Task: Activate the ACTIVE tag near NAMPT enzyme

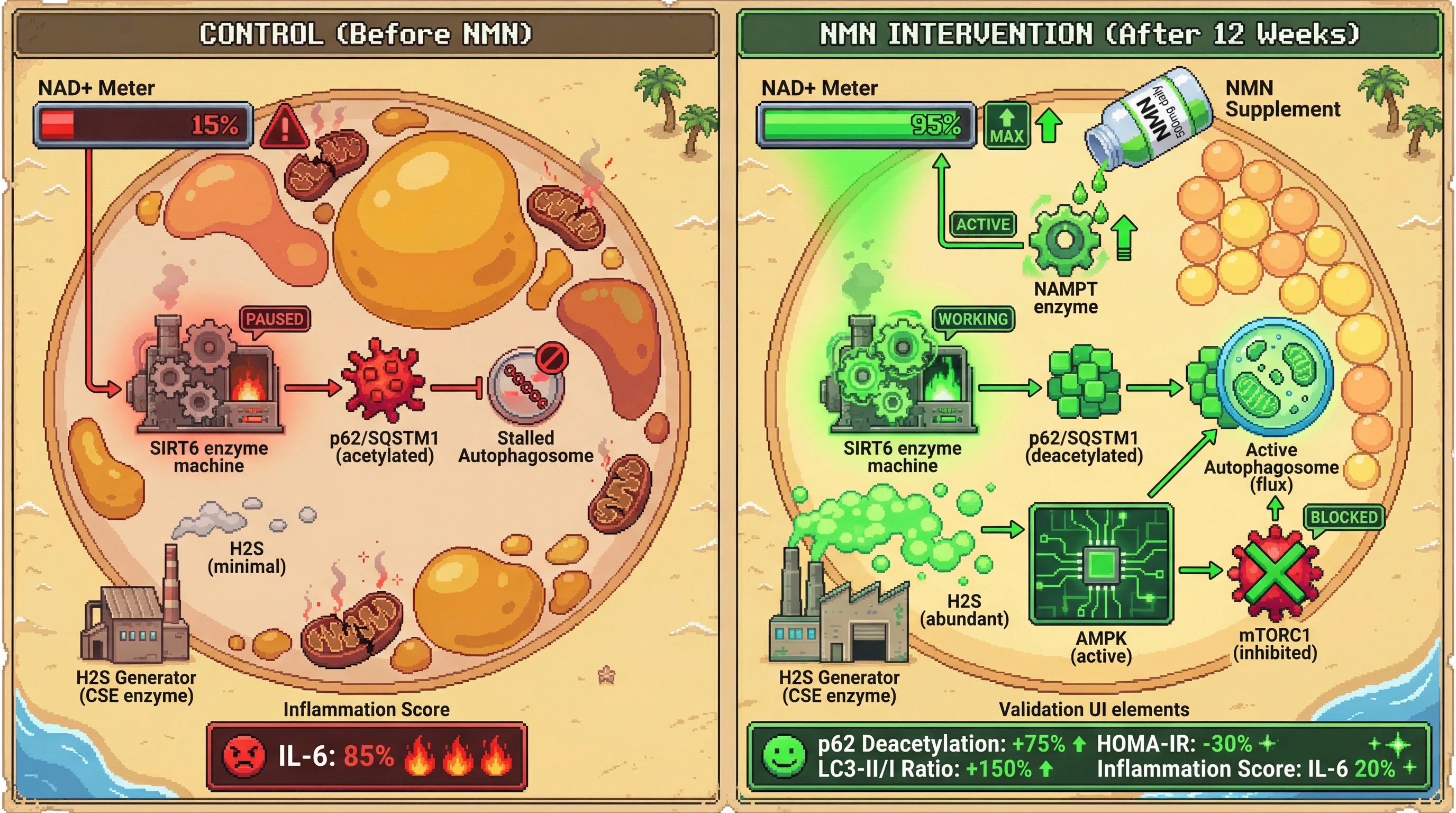Action: [983, 224]
